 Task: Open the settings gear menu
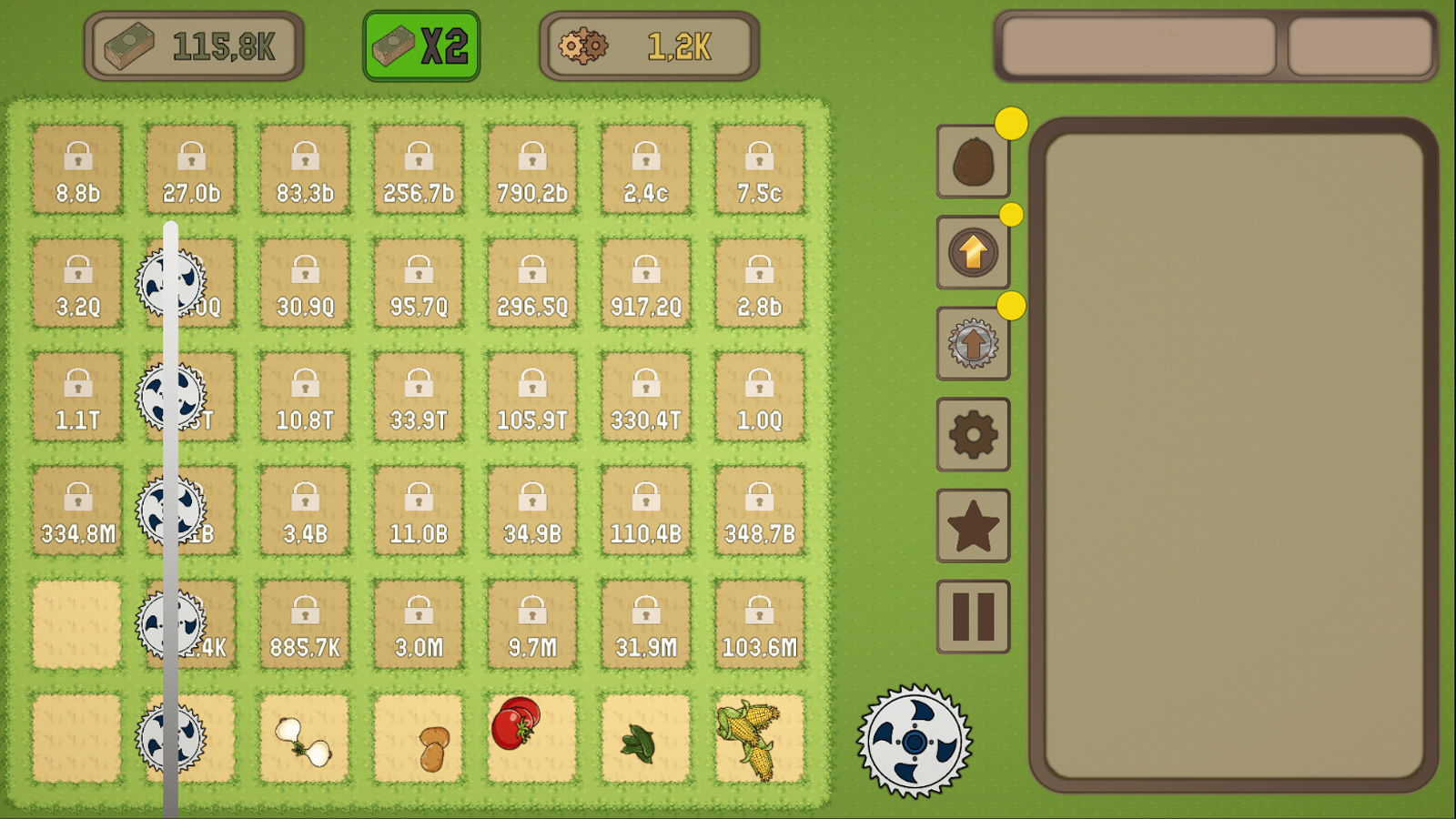tap(973, 434)
